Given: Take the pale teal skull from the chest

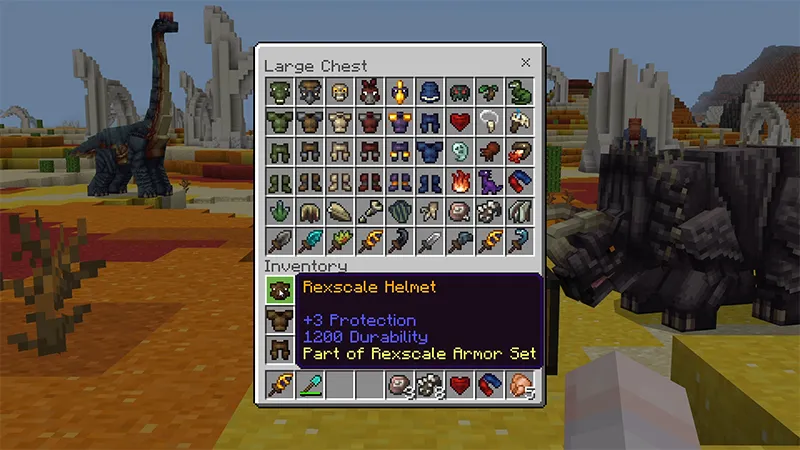Looking at the screenshot, I should (x=460, y=152).
